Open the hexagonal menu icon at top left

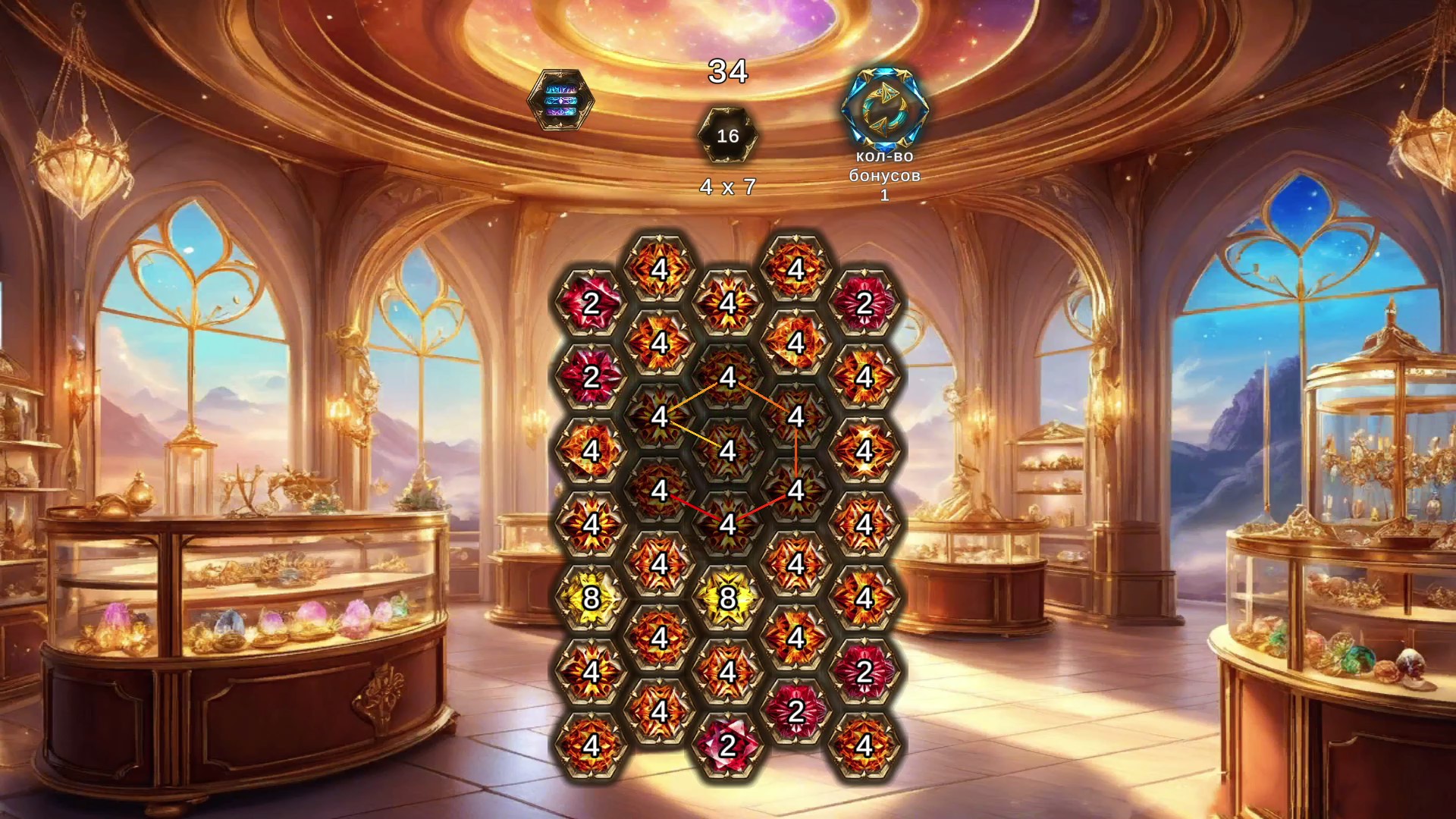tap(561, 101)
